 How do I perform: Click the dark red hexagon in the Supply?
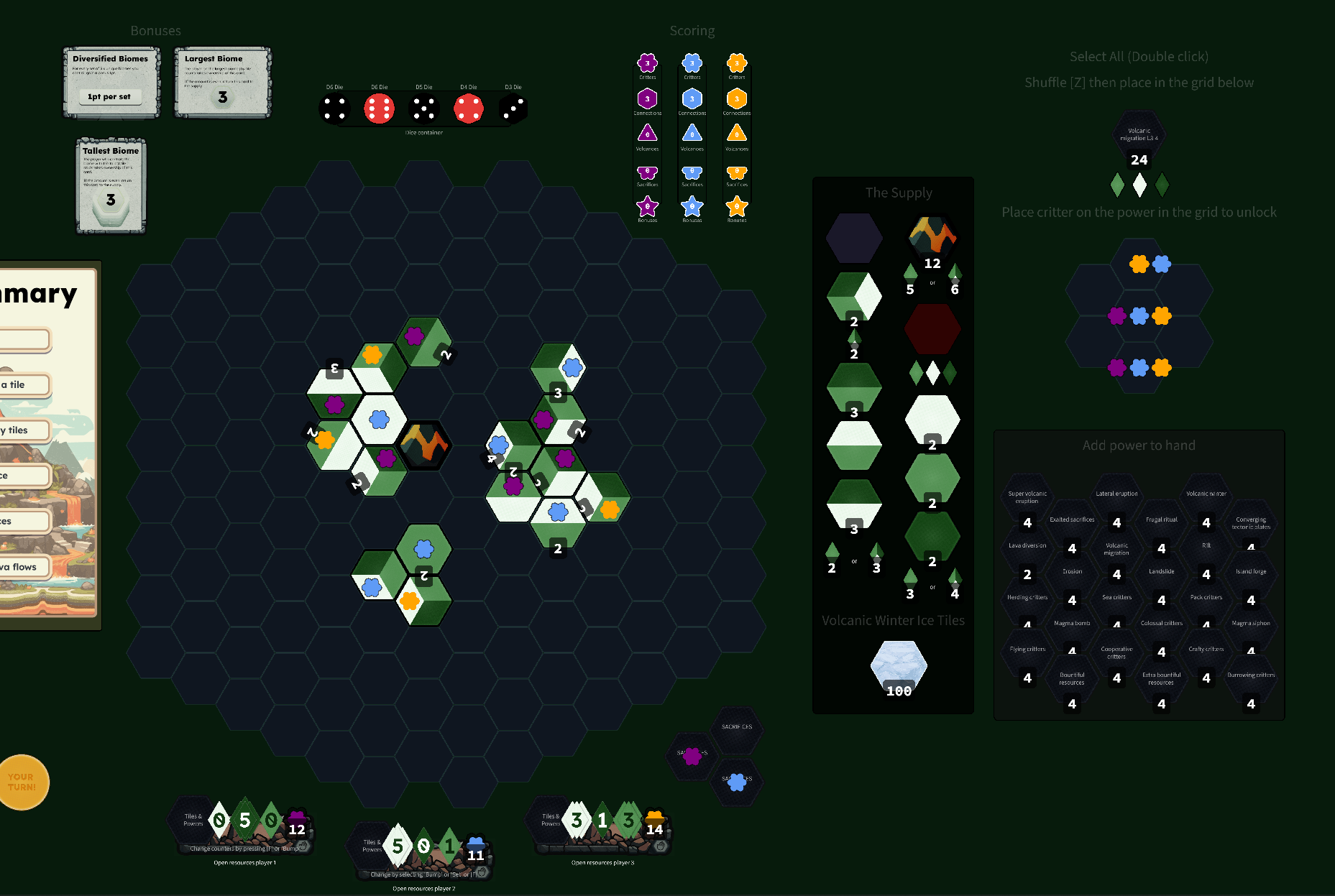click(932, 328)
